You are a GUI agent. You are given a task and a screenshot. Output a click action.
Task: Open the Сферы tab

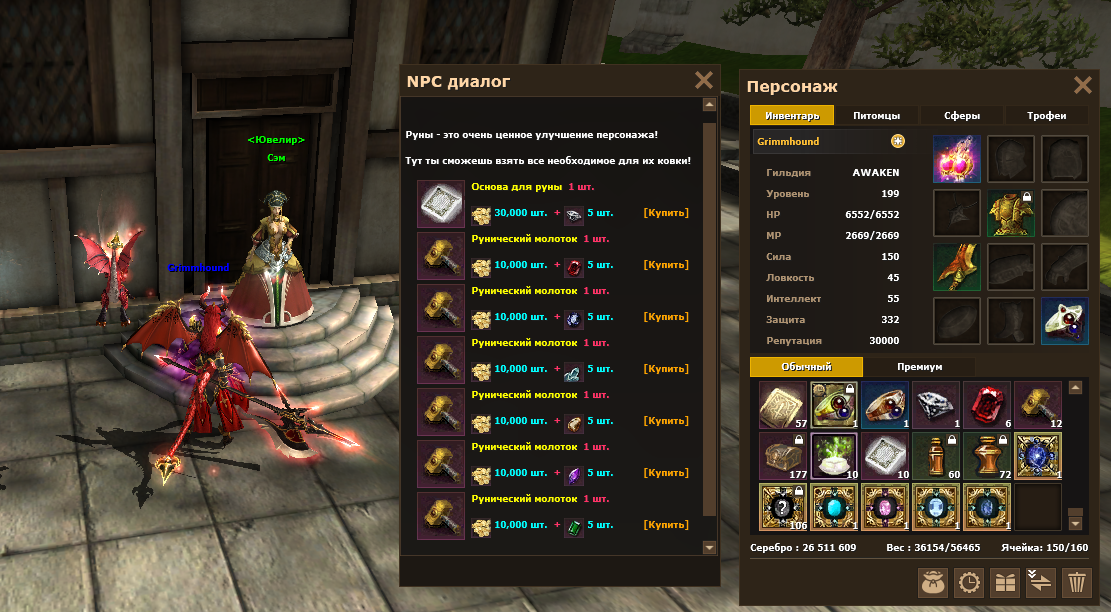click(x=961, y=116)
